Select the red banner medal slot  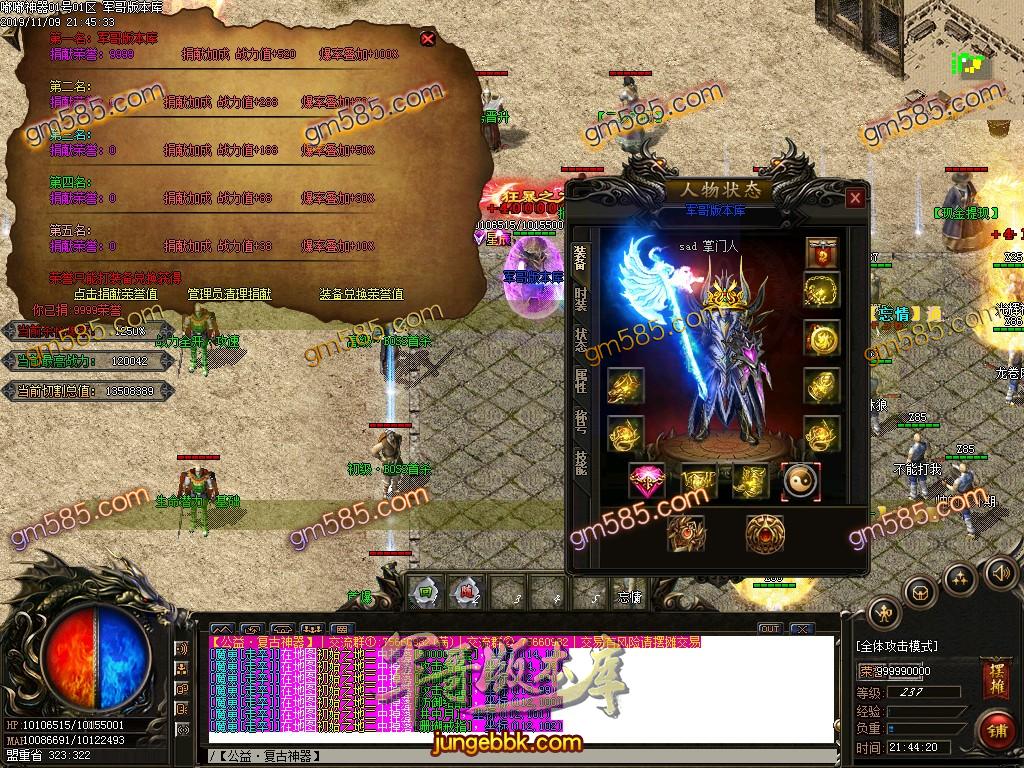click(x=822, y=252)
